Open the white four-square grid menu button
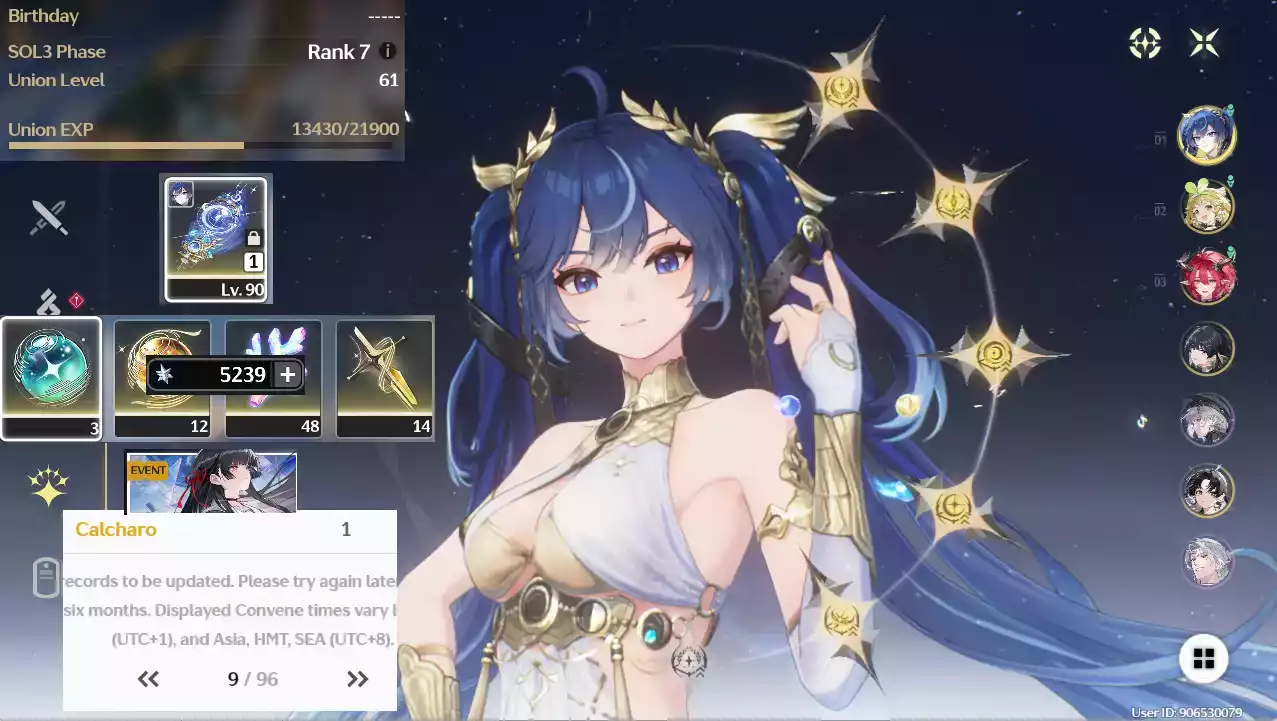The height and width of the screenshot is (721, 1277). 1204,658
